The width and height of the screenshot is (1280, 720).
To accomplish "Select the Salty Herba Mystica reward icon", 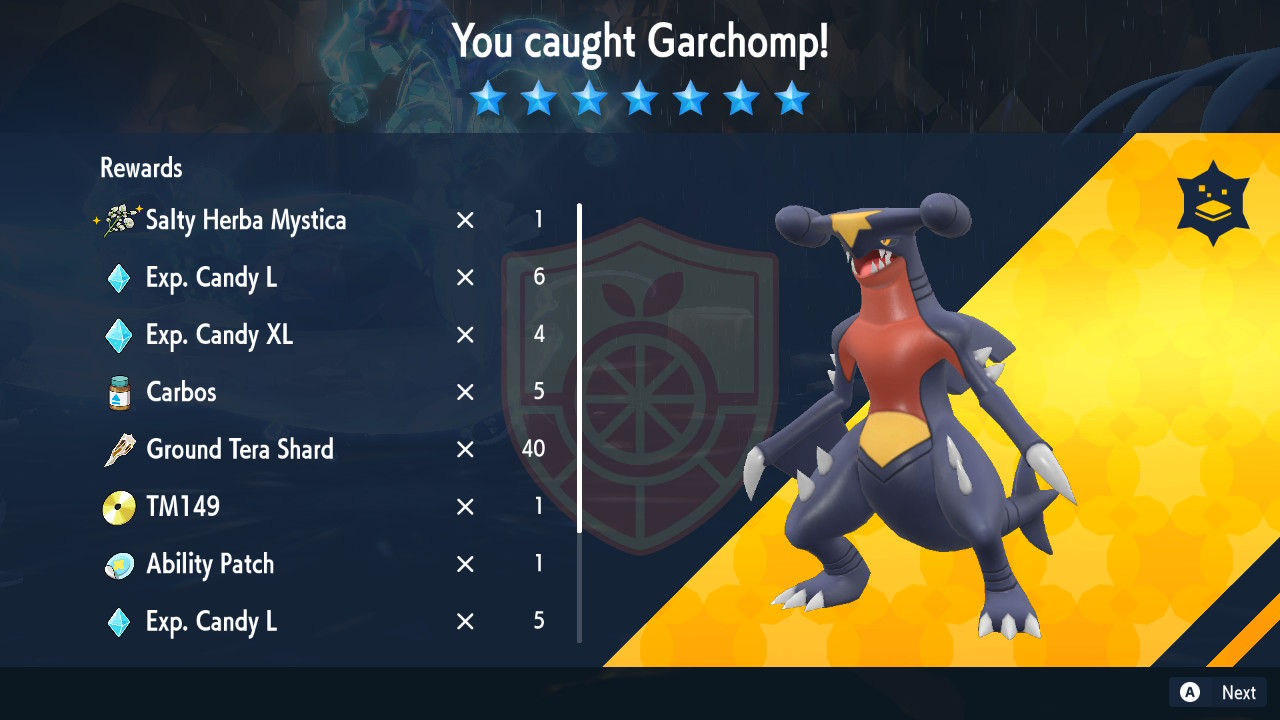I will [x=120, y=220].
